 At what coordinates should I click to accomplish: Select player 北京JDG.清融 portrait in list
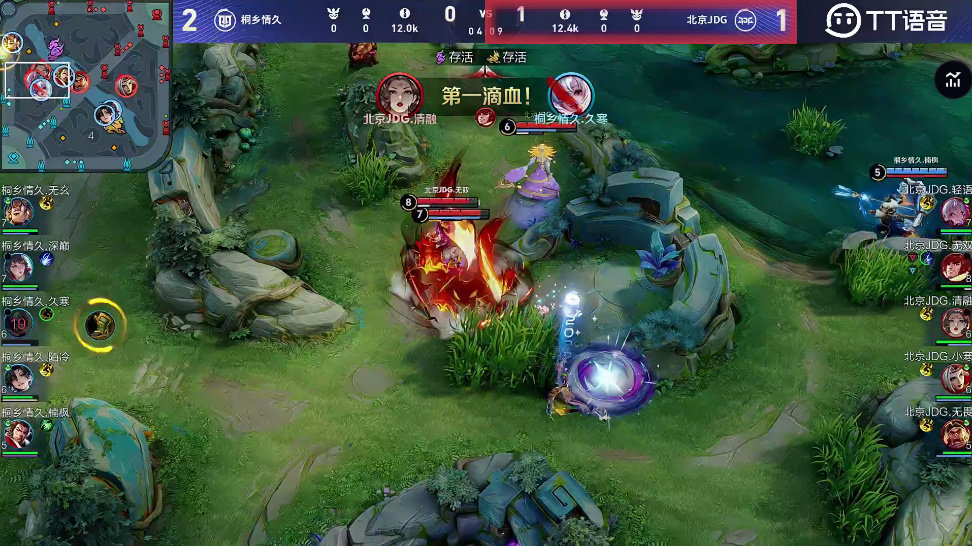[x=954, y=322]
